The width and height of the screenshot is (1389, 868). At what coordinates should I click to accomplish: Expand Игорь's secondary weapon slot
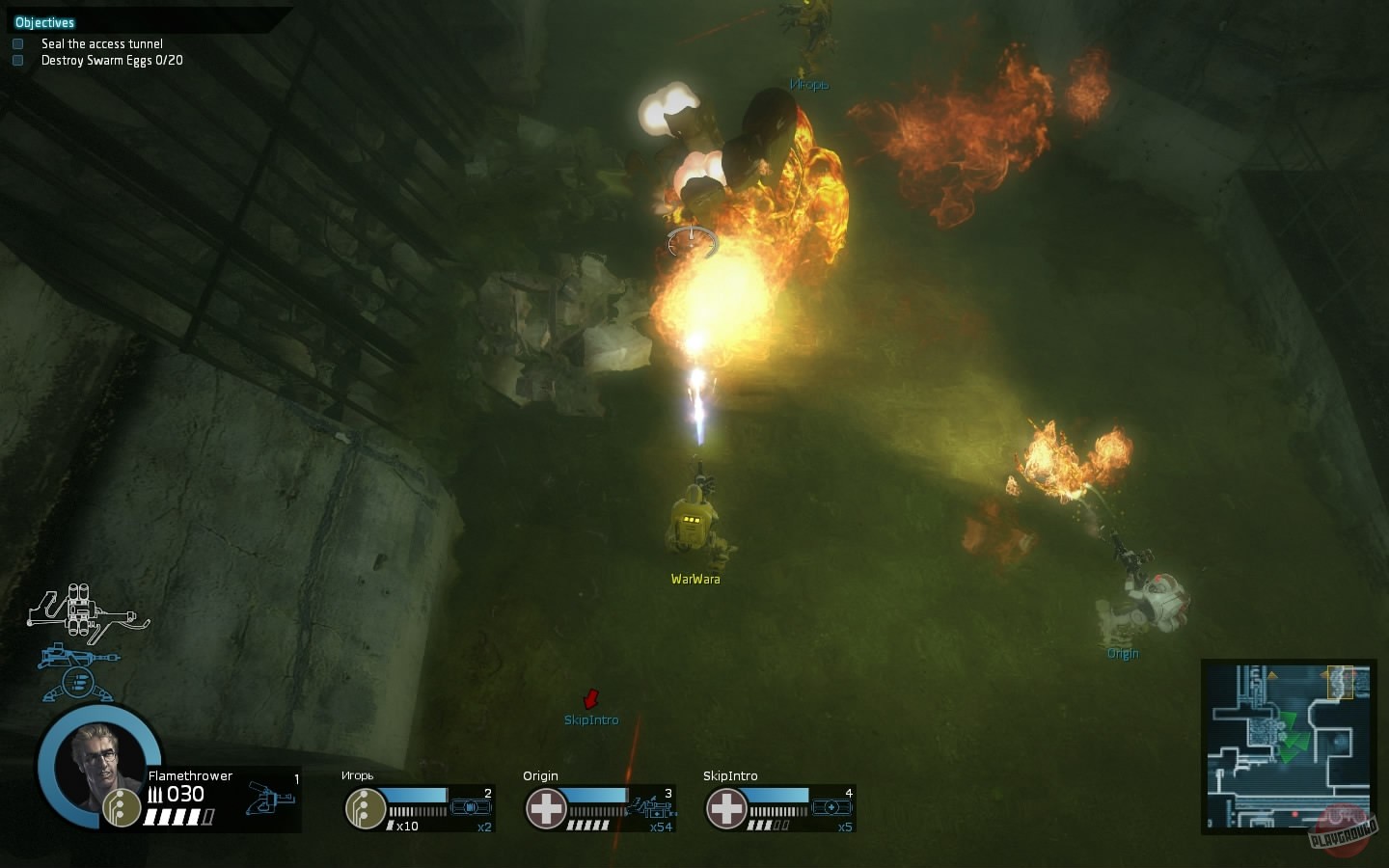(x=469, y=807)
